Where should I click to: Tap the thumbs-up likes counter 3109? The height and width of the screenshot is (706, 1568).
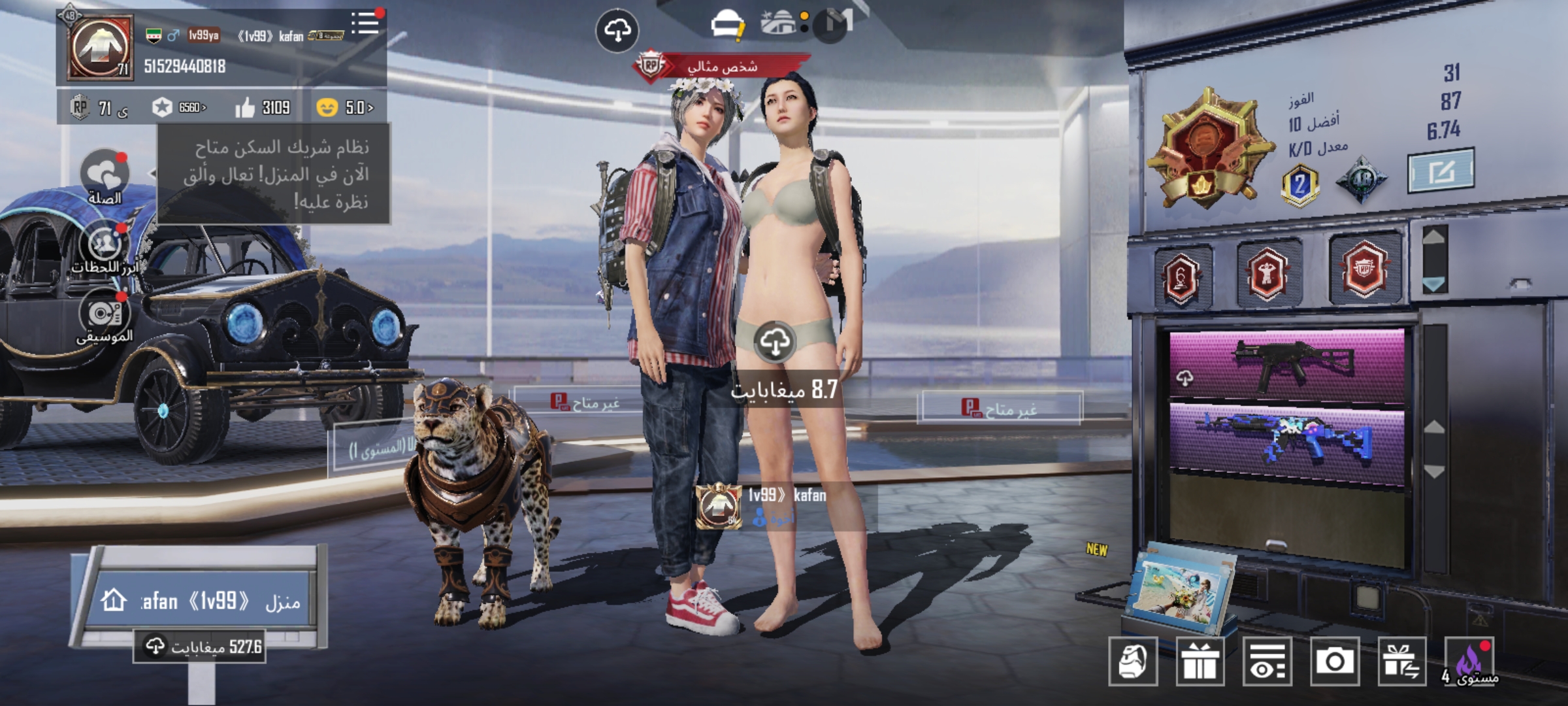point(263,108)
